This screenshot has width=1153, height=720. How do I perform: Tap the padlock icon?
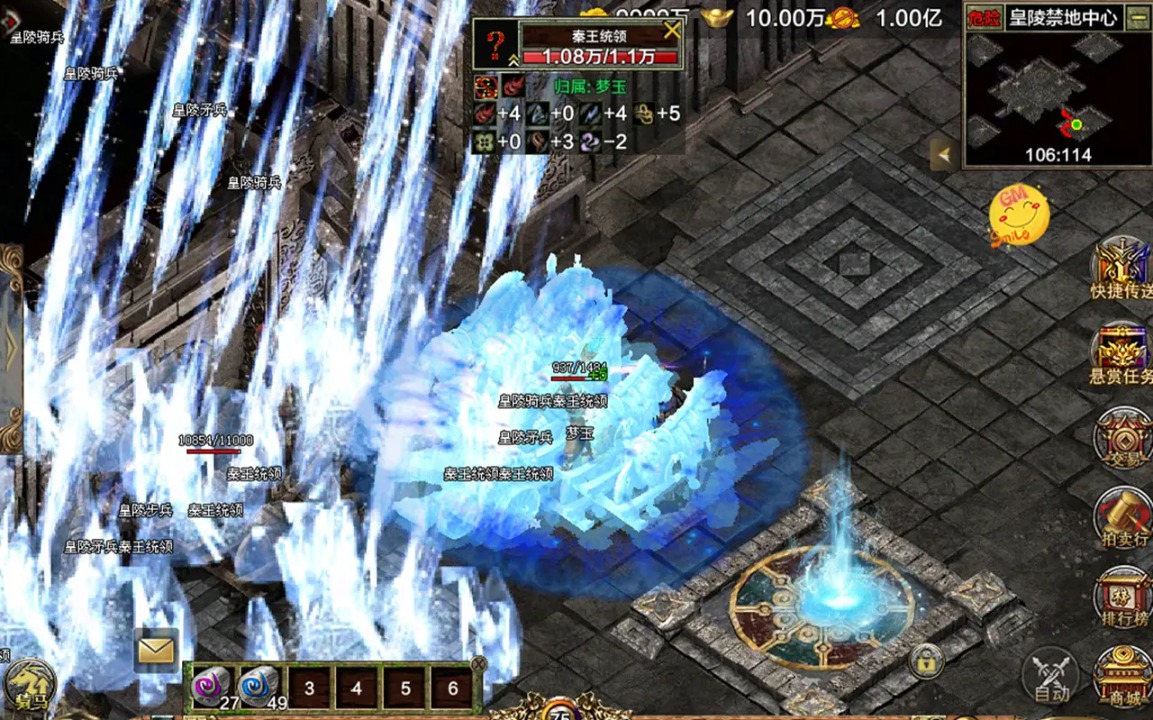point(927,660)
